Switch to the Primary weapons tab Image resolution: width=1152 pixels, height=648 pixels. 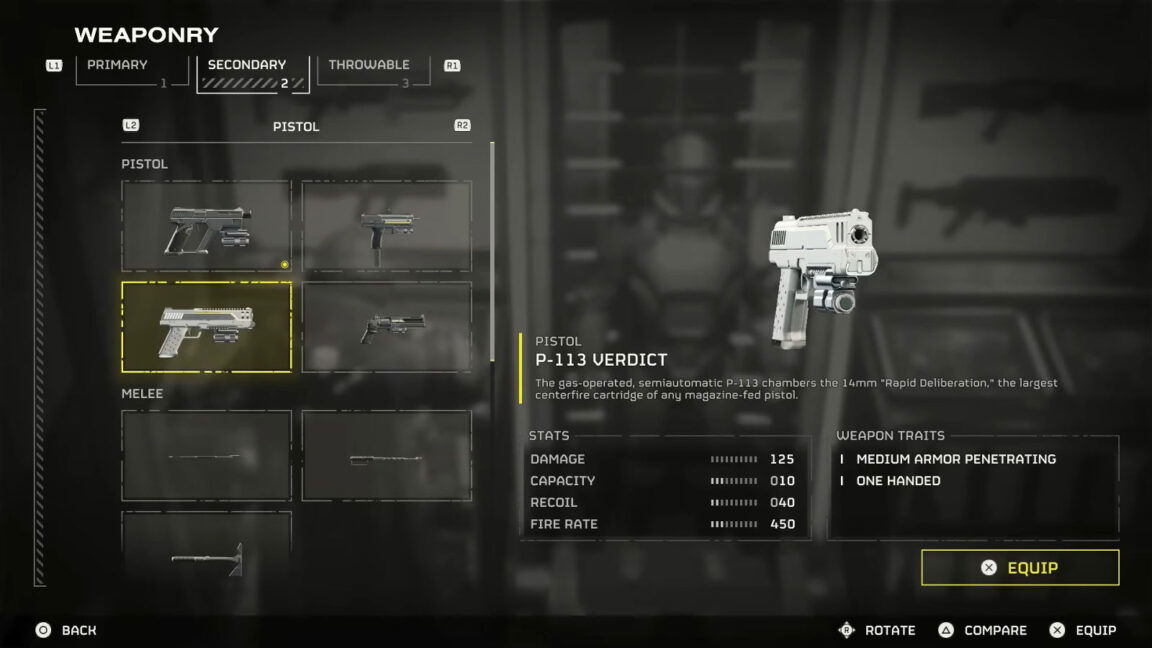click(x=131, y=71)
